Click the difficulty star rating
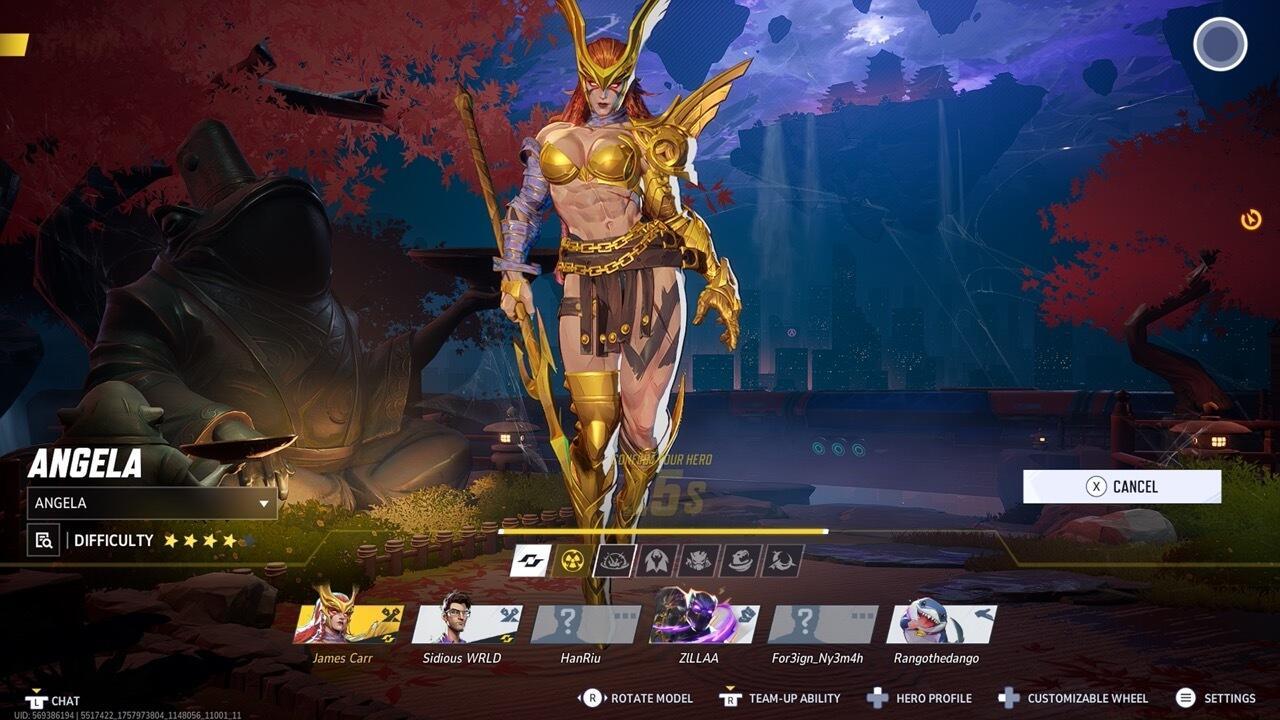The image size is (1280, 720). pos(200,540)
